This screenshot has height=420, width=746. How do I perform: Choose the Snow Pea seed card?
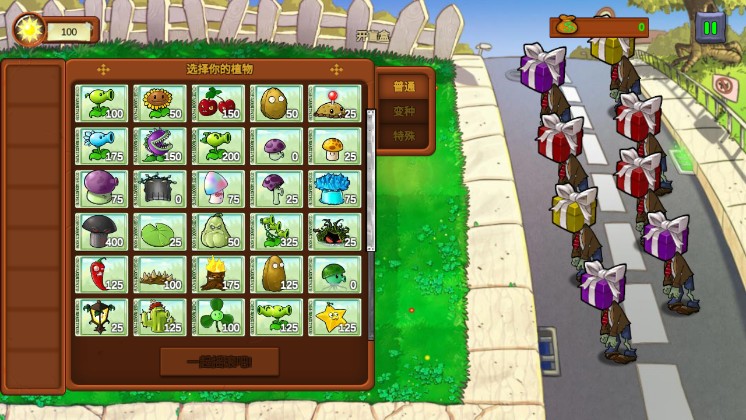[102, 146]
